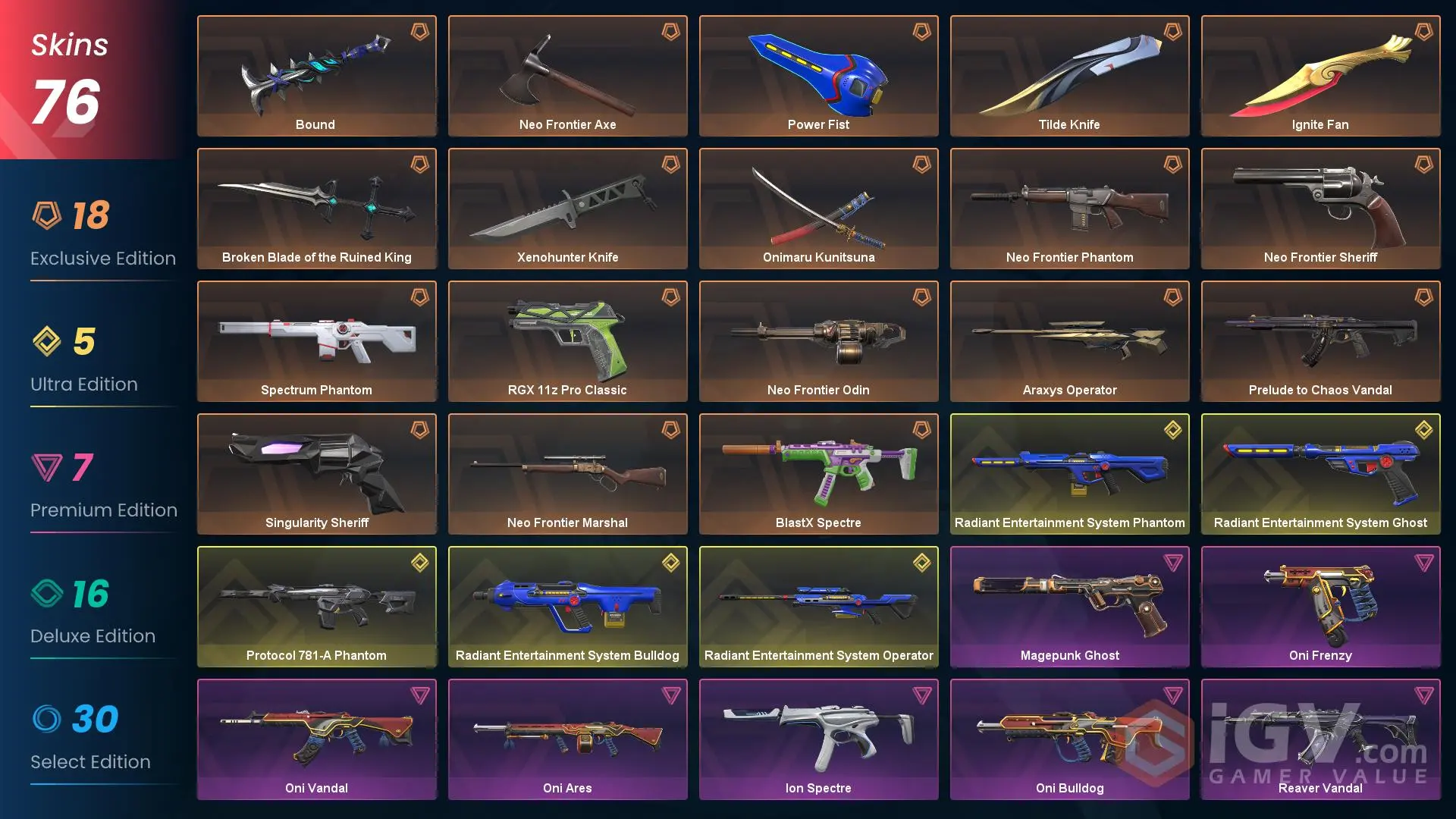Click the Exclusive Edition badge on Ignite Fan
Image resolution: width=1456 pixels, height=819 pixels.
point(1424,31)
